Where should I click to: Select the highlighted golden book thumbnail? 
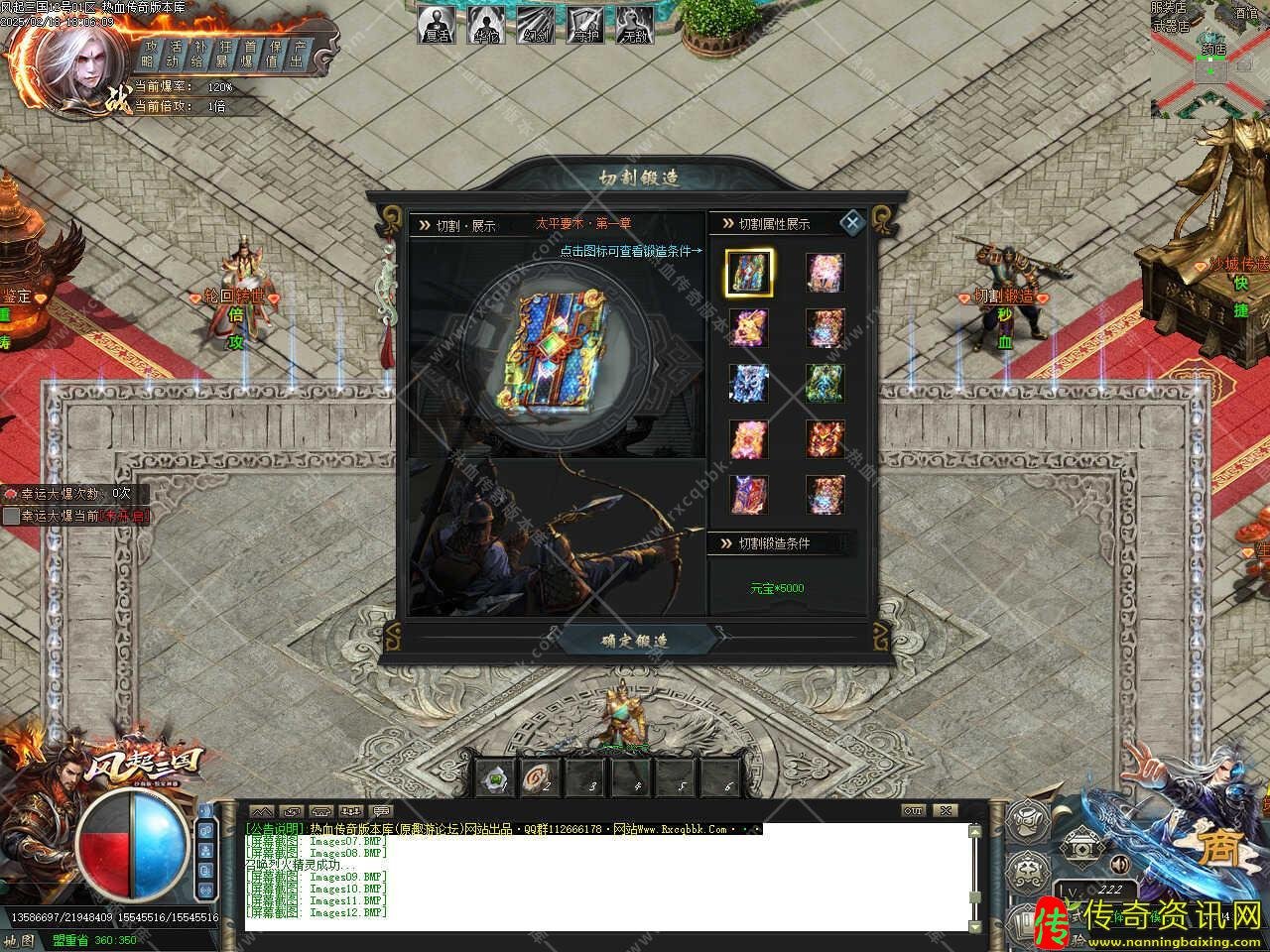click(748, 272)
